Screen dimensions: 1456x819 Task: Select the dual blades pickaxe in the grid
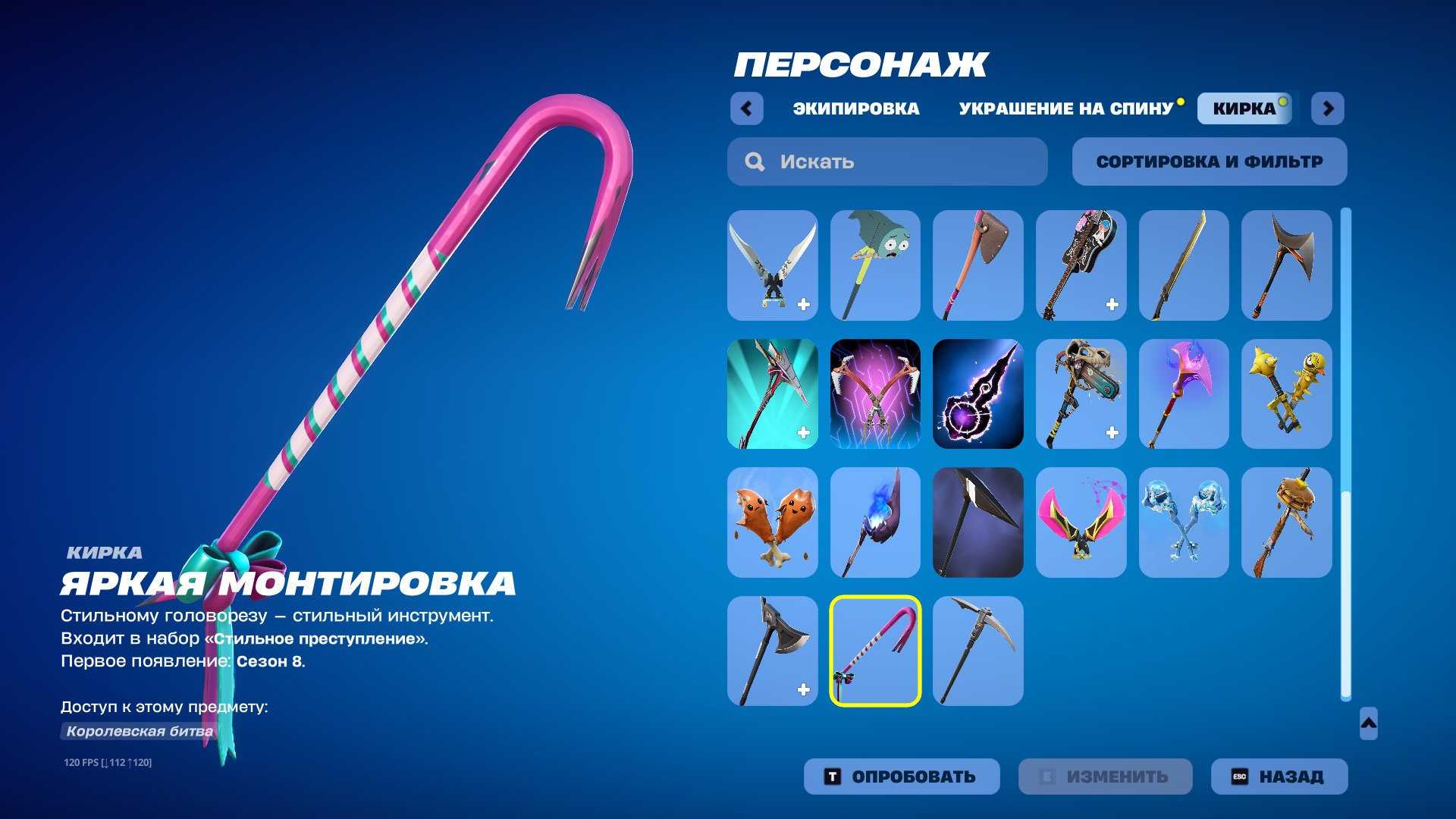(772, 265)
